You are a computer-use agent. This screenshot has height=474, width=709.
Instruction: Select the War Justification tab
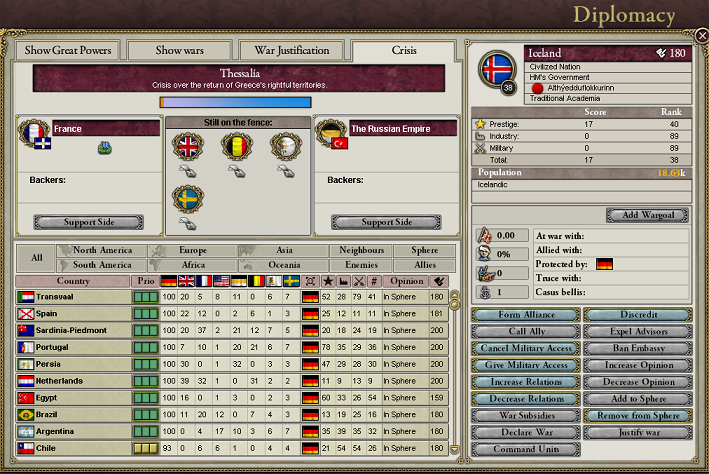coord(293,51)
